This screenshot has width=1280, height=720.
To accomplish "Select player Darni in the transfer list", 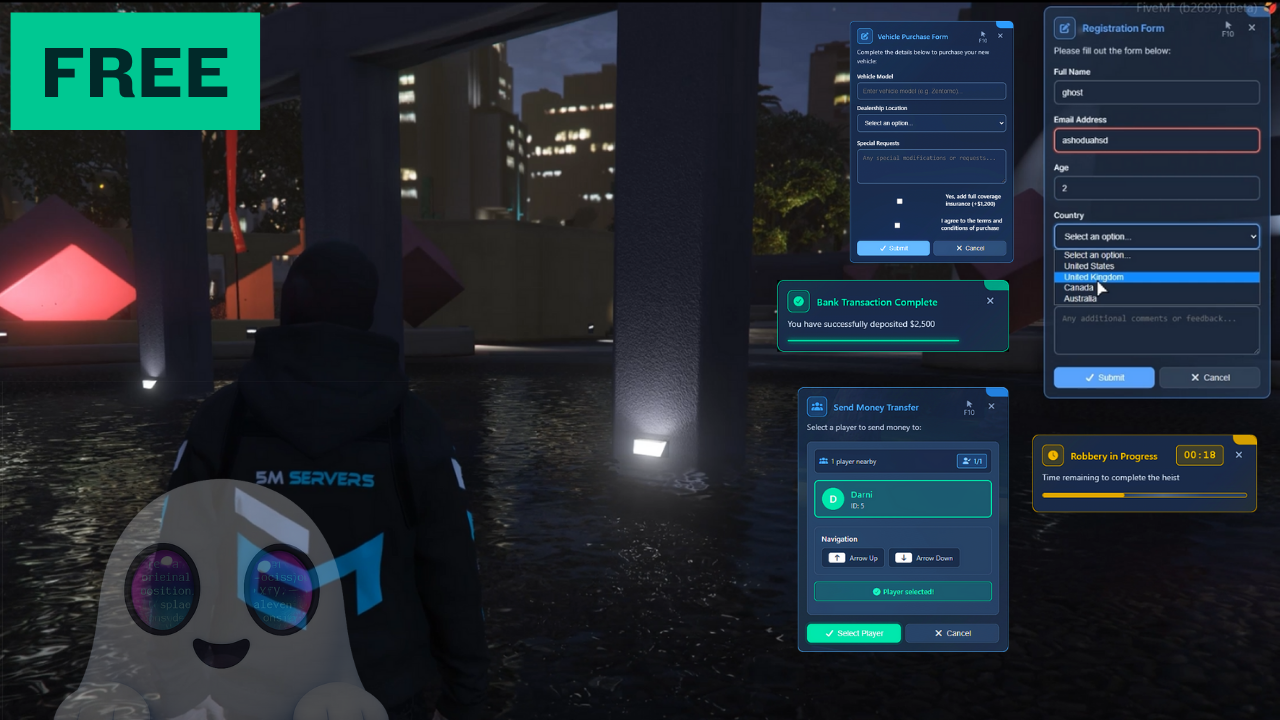I will tap(903, 499).
